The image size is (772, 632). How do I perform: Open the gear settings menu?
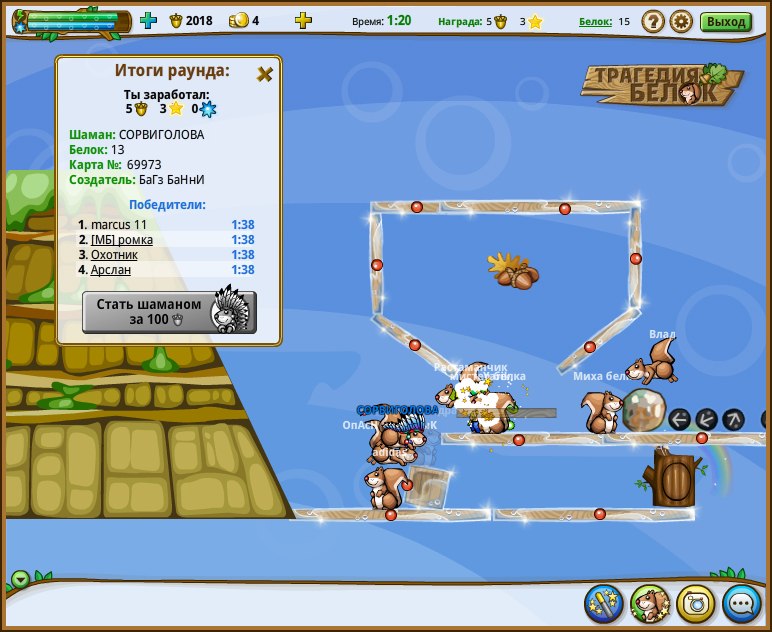tap(681, 21)
